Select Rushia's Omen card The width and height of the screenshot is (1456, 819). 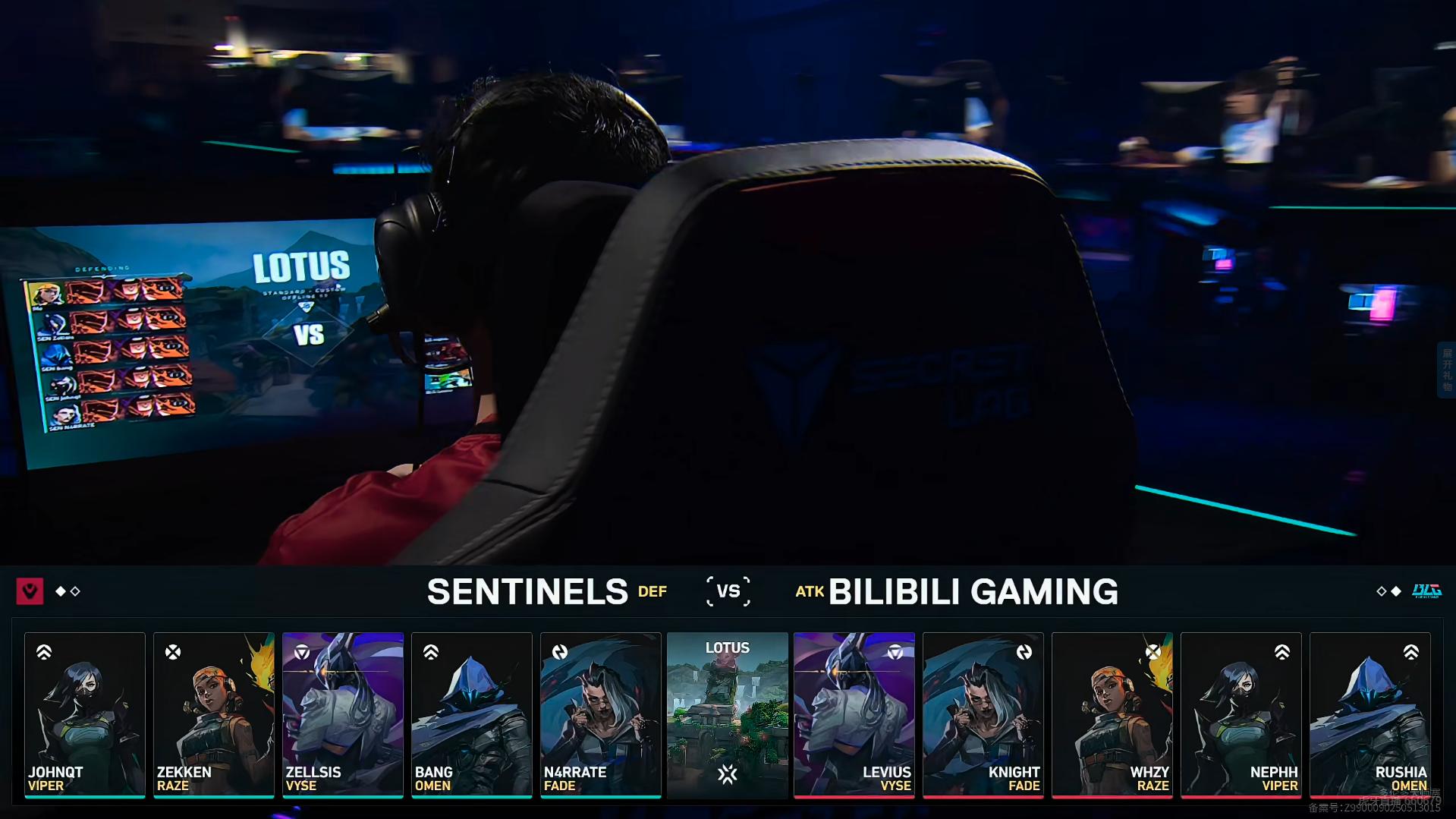(x=1370, y=714)
